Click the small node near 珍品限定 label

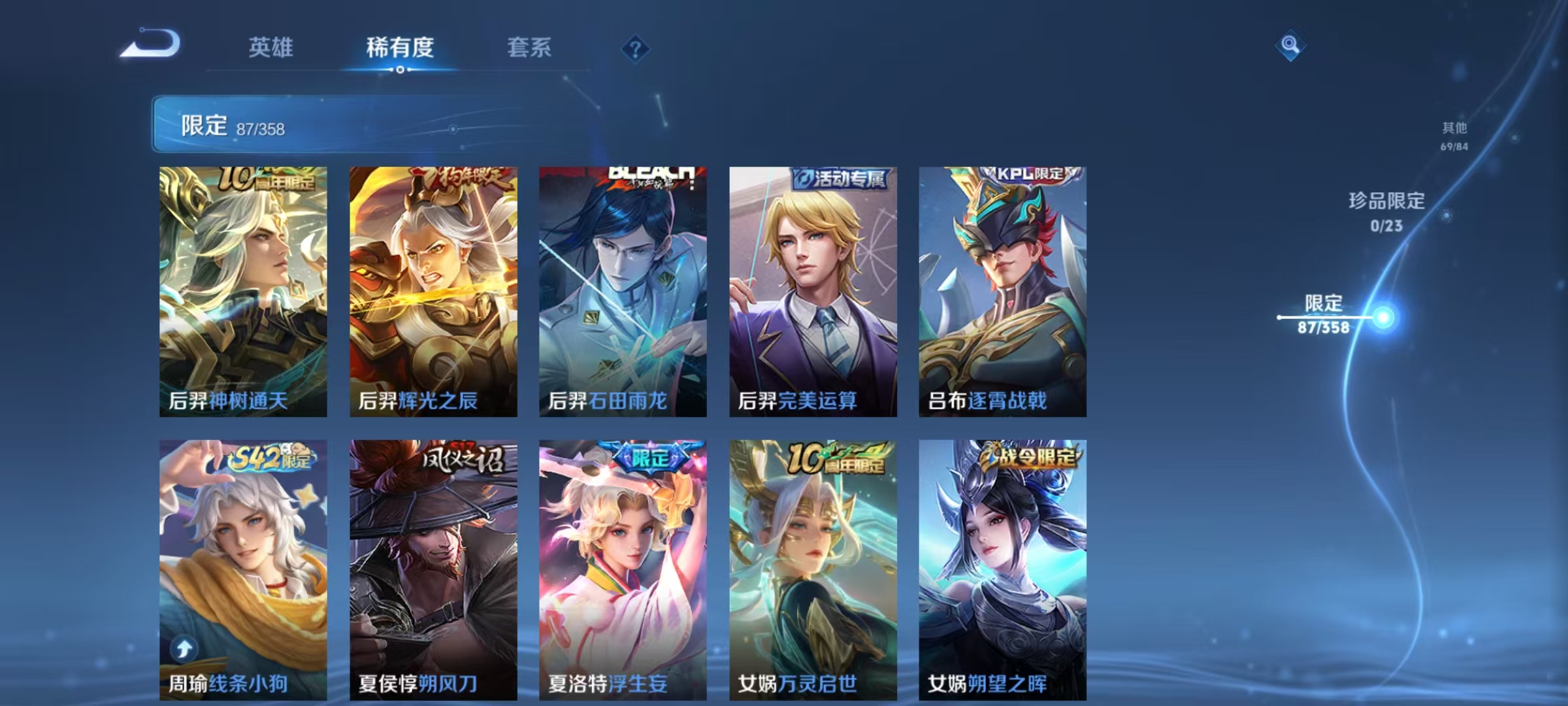point(1446,215)
